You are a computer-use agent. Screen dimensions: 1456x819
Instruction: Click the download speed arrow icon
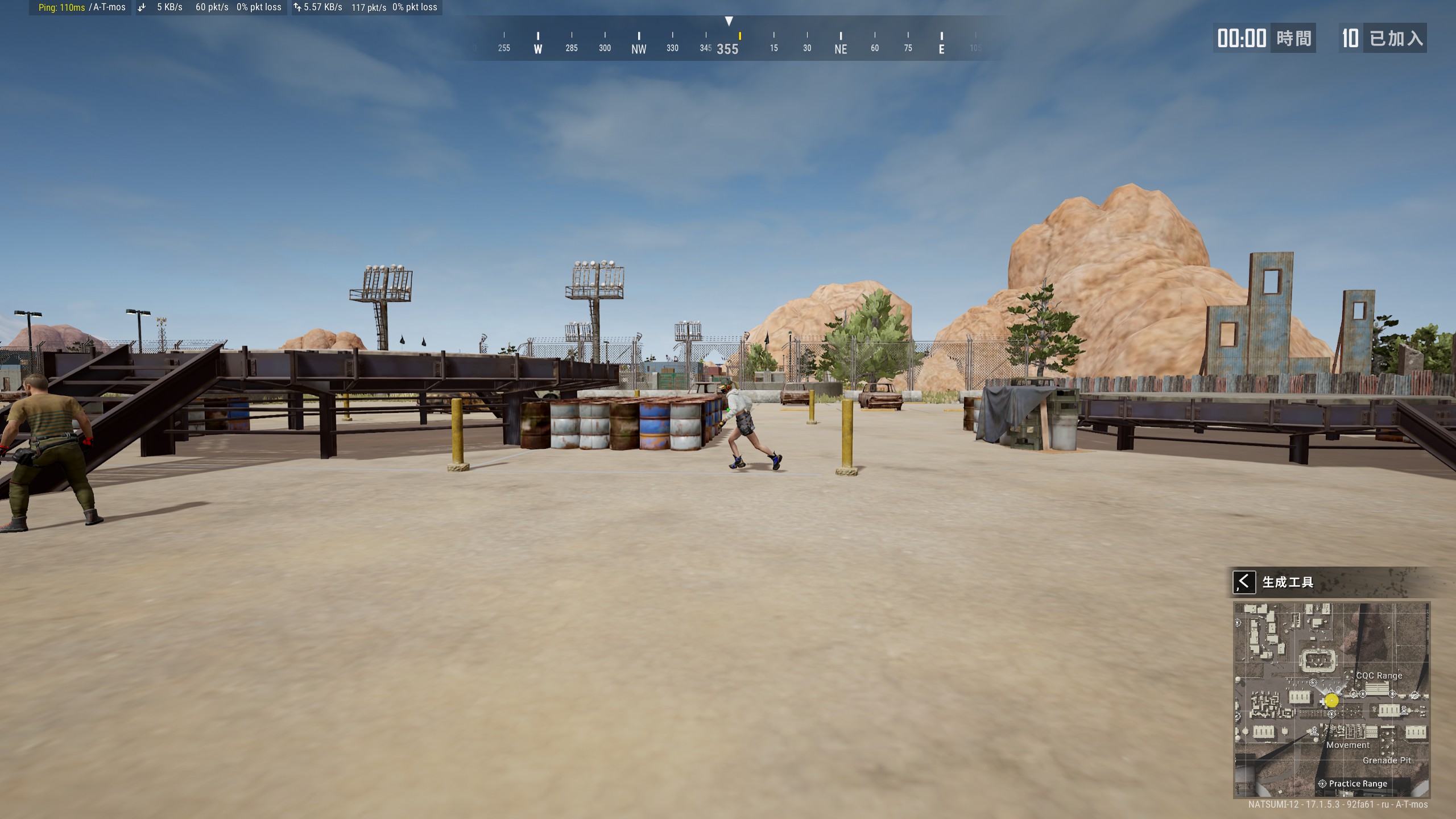(x=140, y=7)
